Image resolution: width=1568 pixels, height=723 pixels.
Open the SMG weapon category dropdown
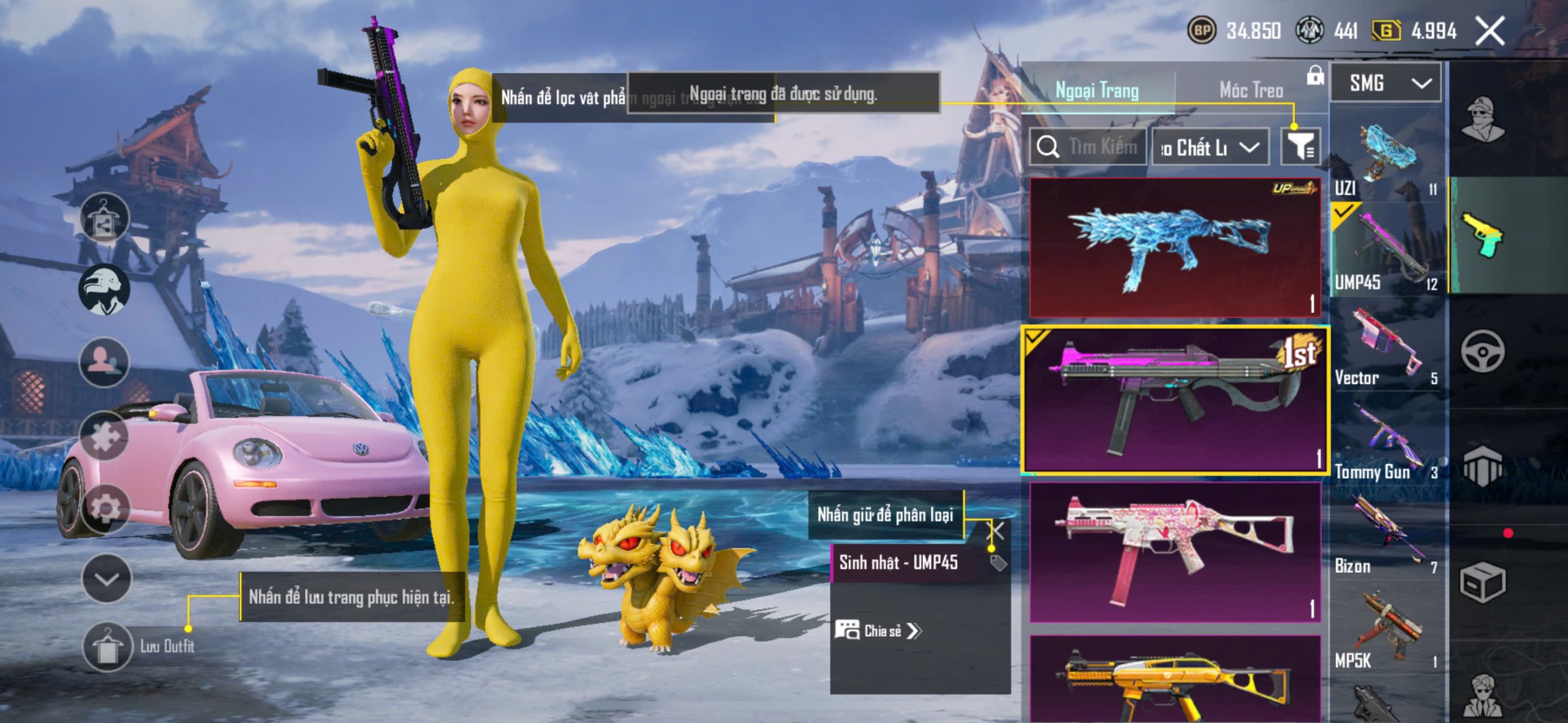pyautogui.click(x=1385, y=83)
